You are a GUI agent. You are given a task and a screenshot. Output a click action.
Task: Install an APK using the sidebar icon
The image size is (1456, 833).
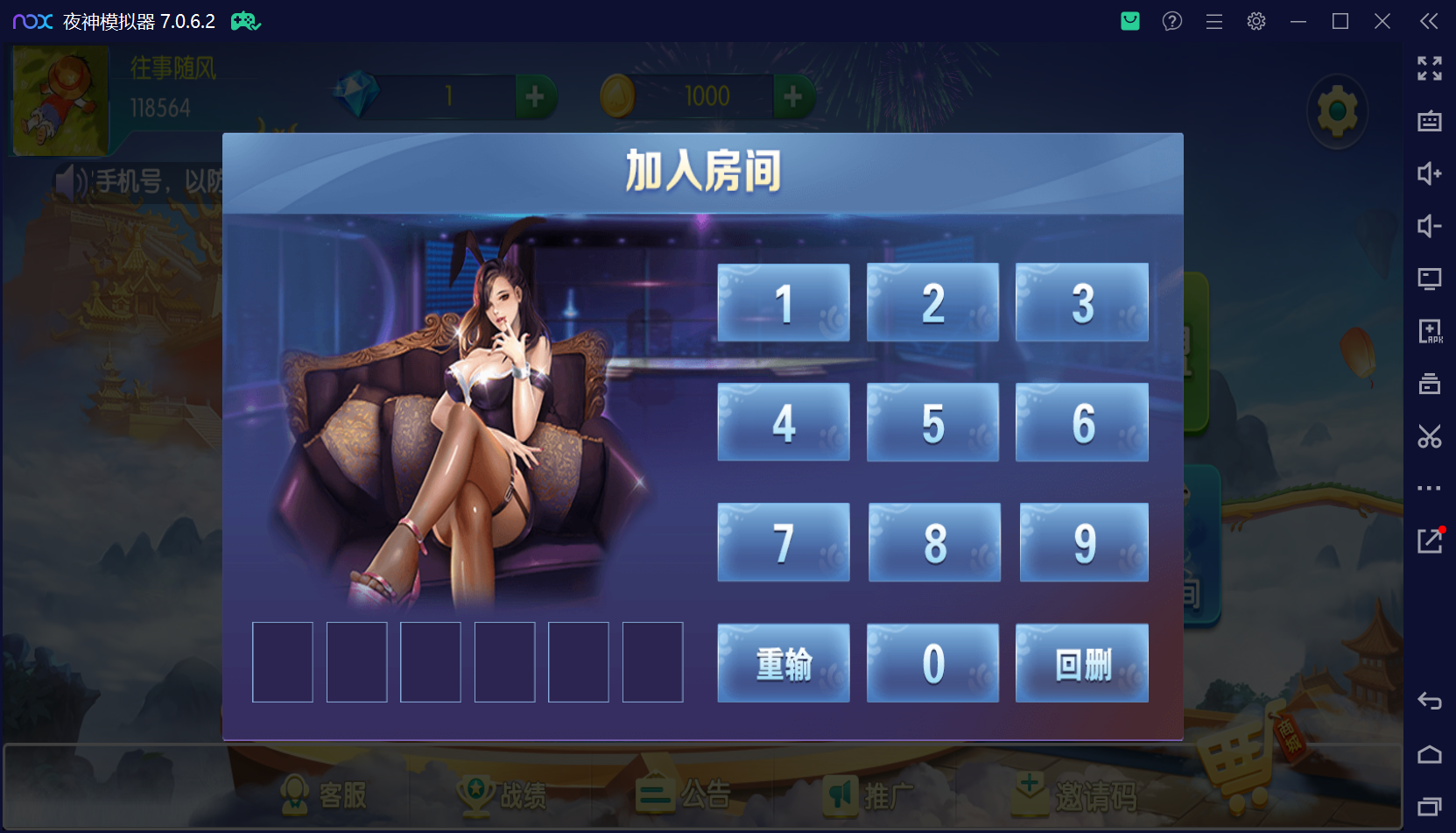pyautogui.click(x=1430, y=331)
